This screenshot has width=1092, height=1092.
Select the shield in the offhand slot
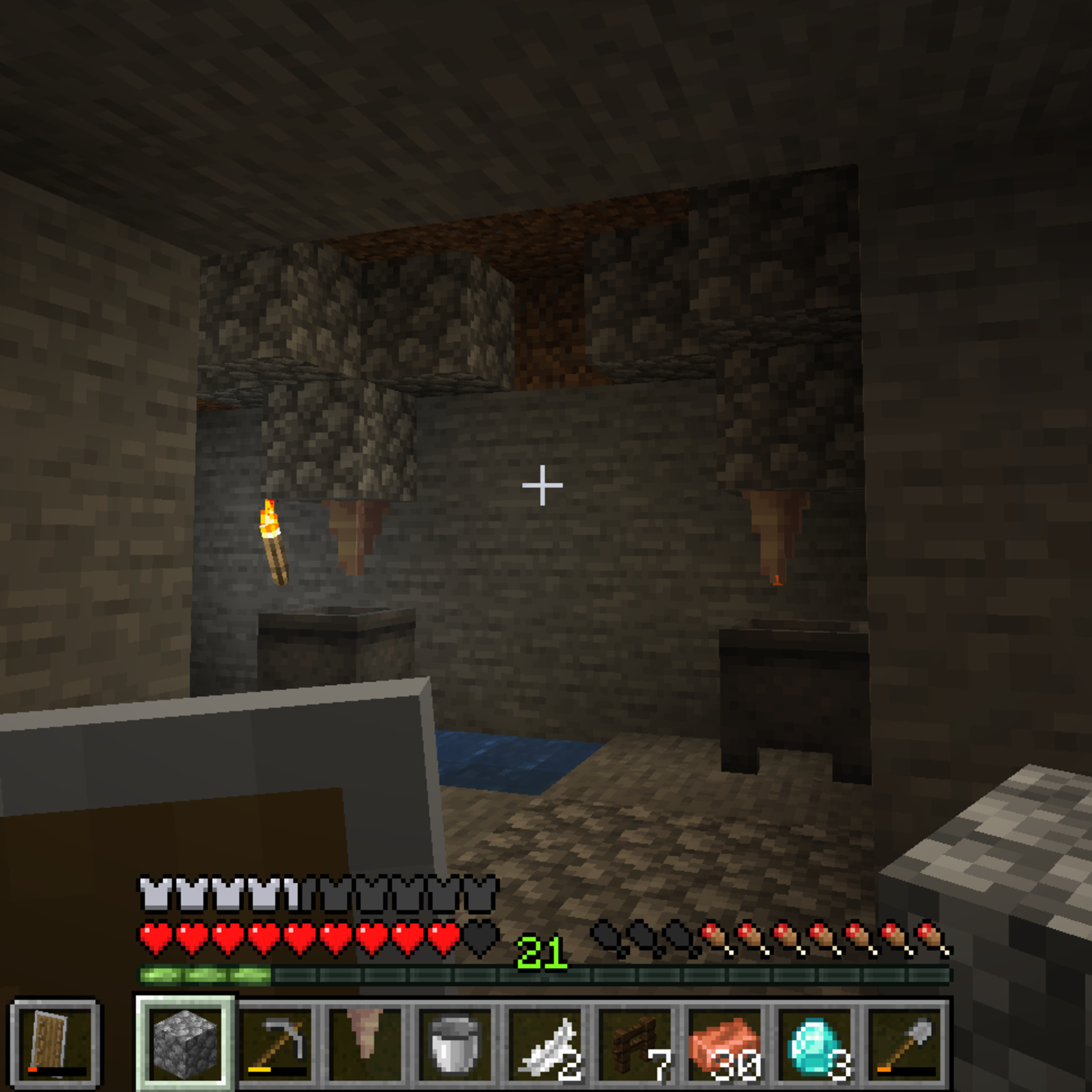pyautogui.click(x=55, y=1044)
